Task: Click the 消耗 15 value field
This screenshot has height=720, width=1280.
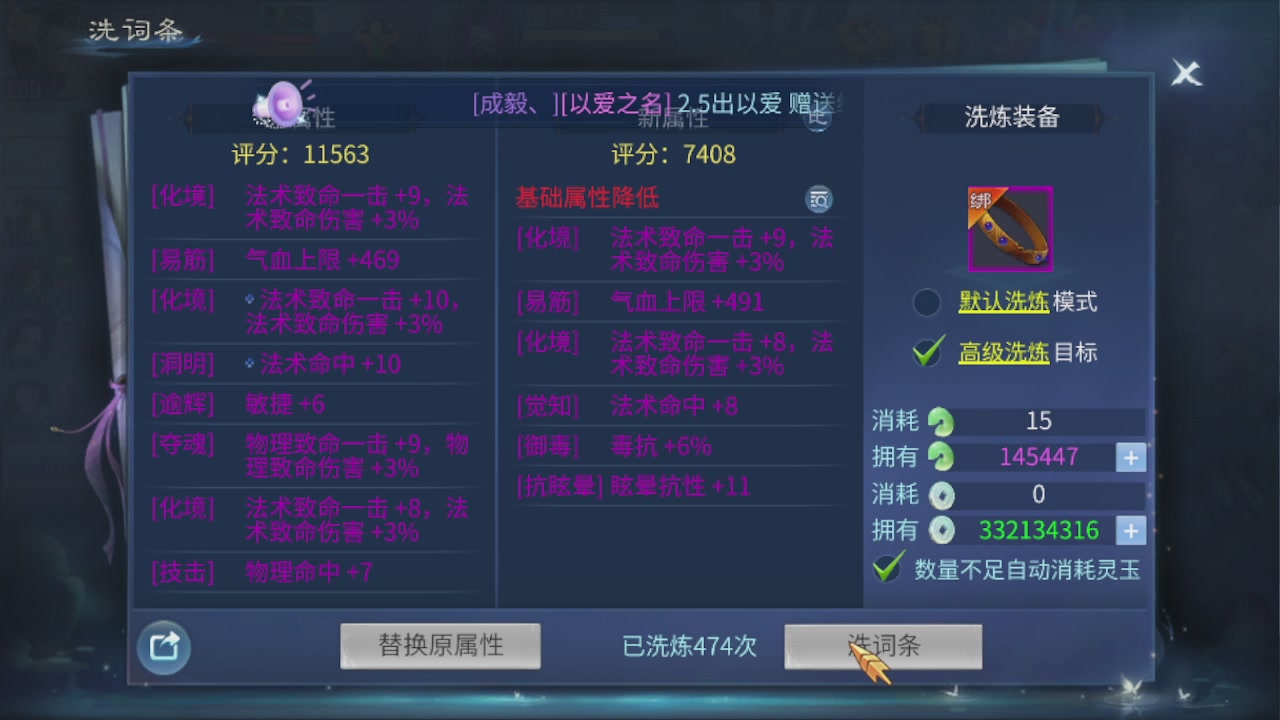Action: click(x=1038, y=422)
